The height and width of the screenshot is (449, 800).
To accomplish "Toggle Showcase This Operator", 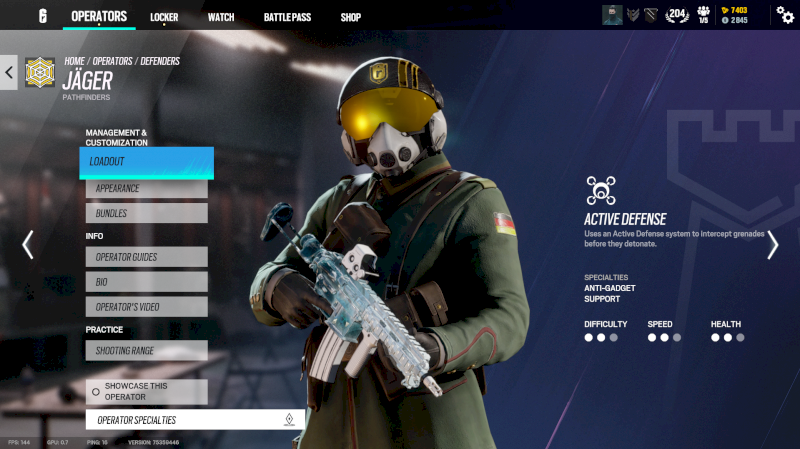I will pyautogui.click(x=146, y=391).
